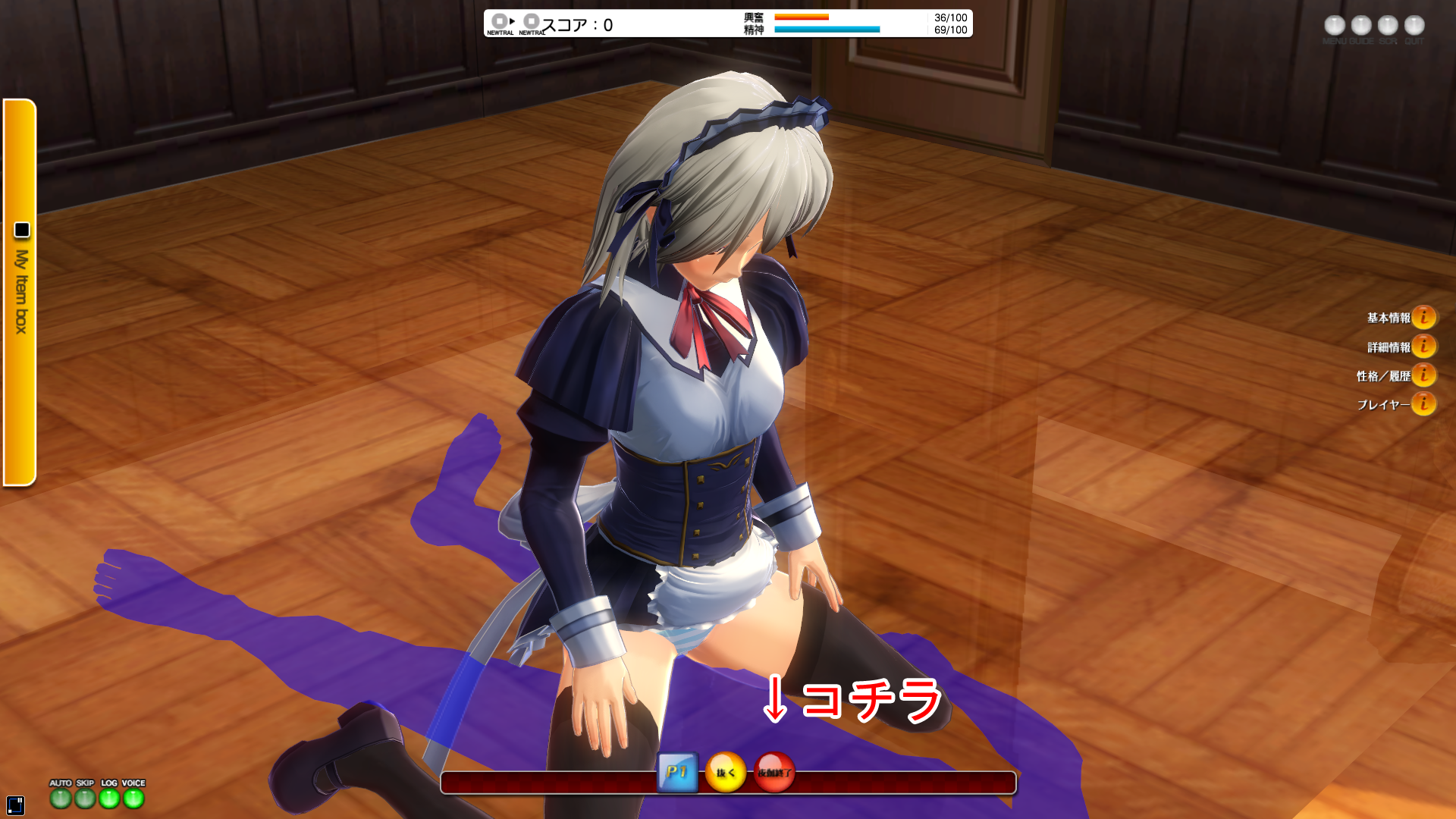Open the My item box side panel

[x=20, y=292]
